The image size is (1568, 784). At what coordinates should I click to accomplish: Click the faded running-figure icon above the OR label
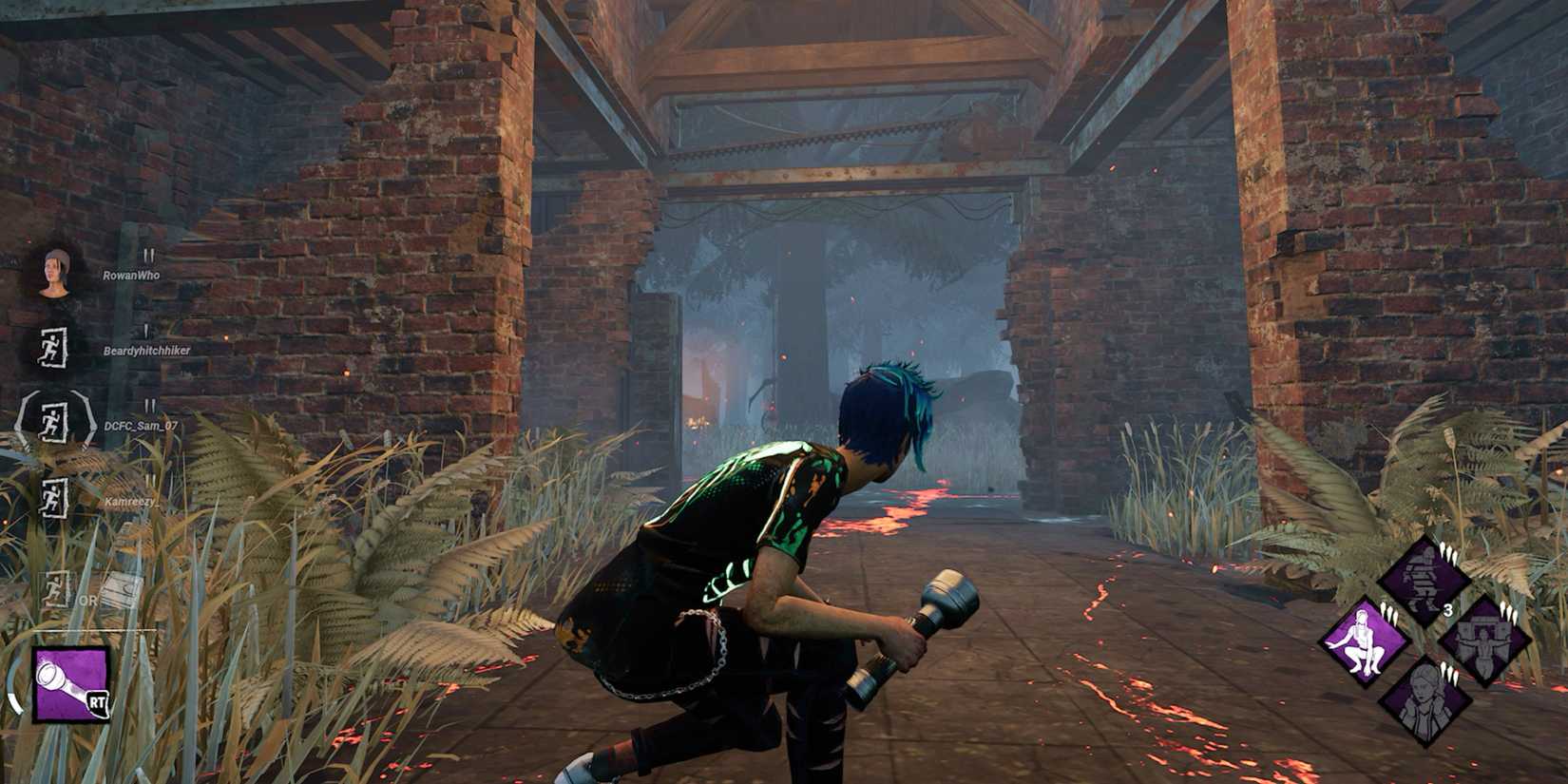tap(54, 587)
